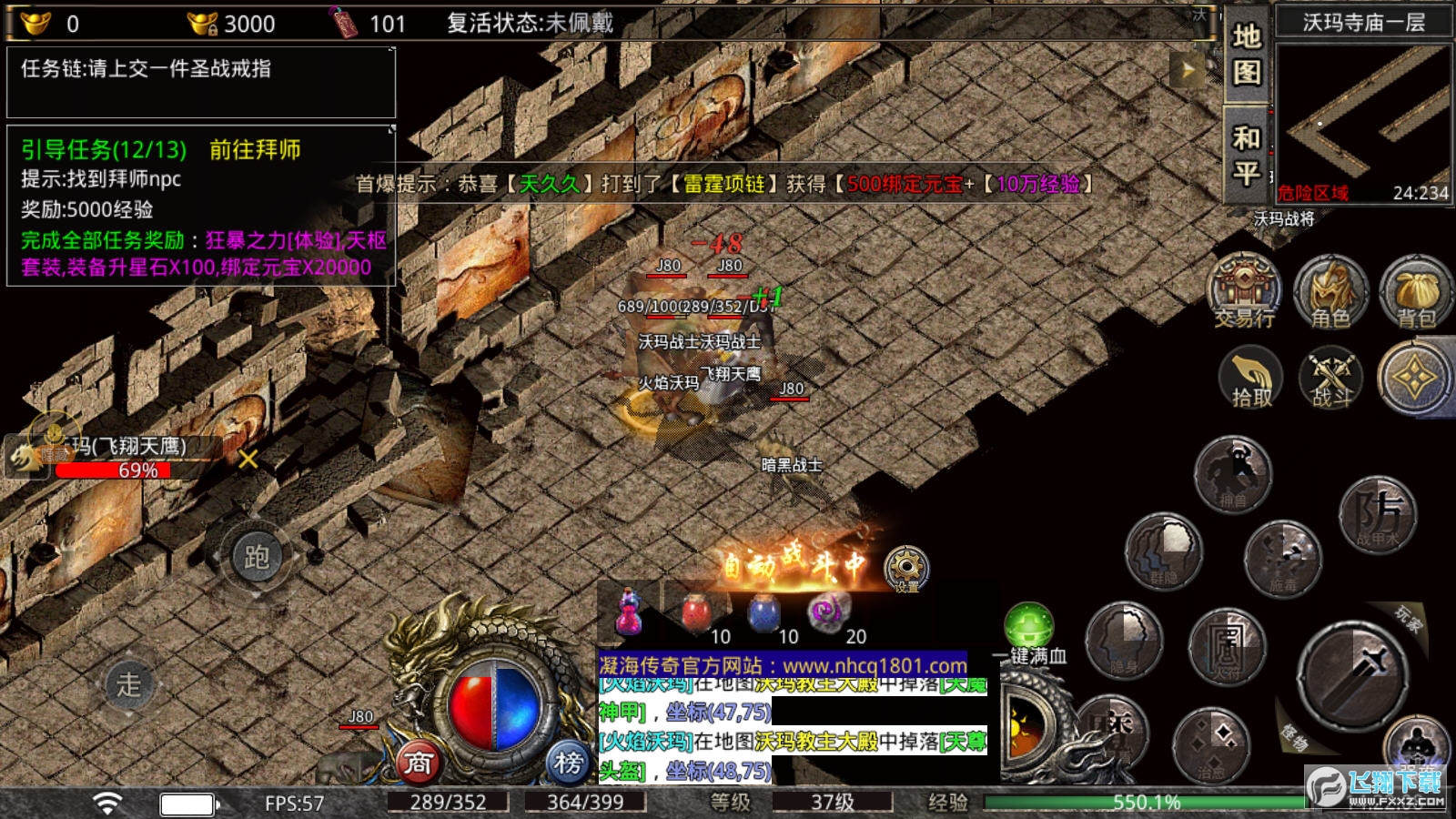
Task: Open the gear 设置 auto-battle settings
Action: point(906,568)
